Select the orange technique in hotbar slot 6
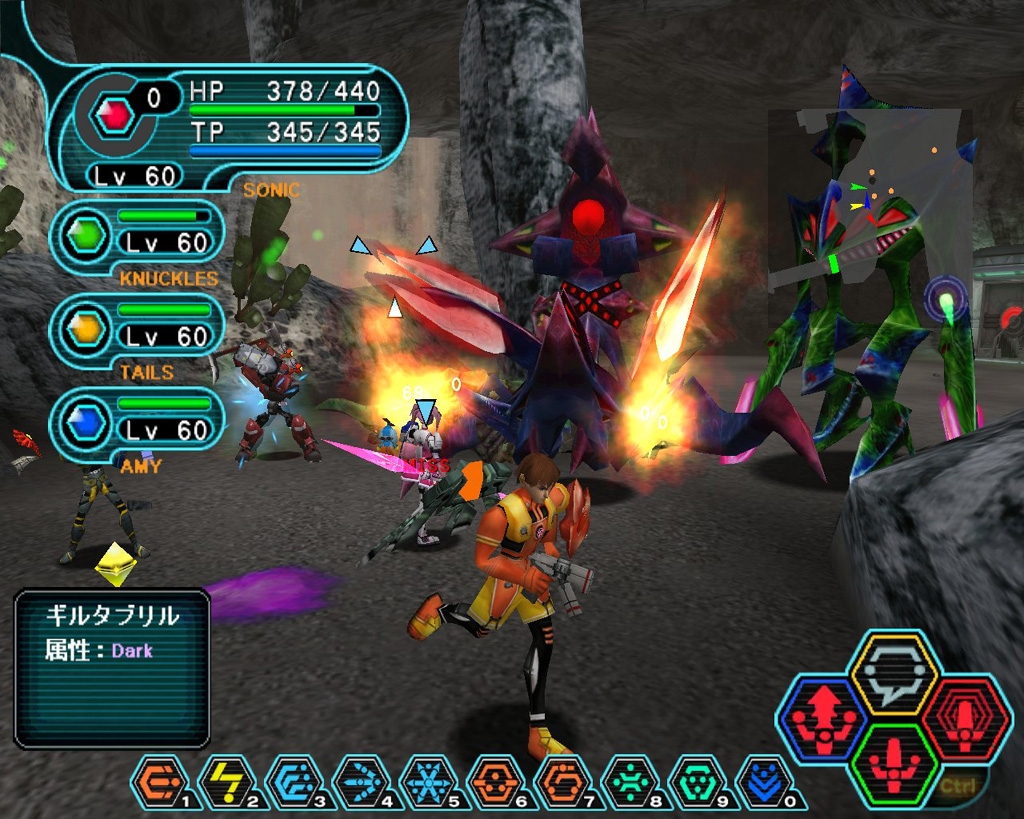Screen dimensions: 1024x819 coord(497,781)
